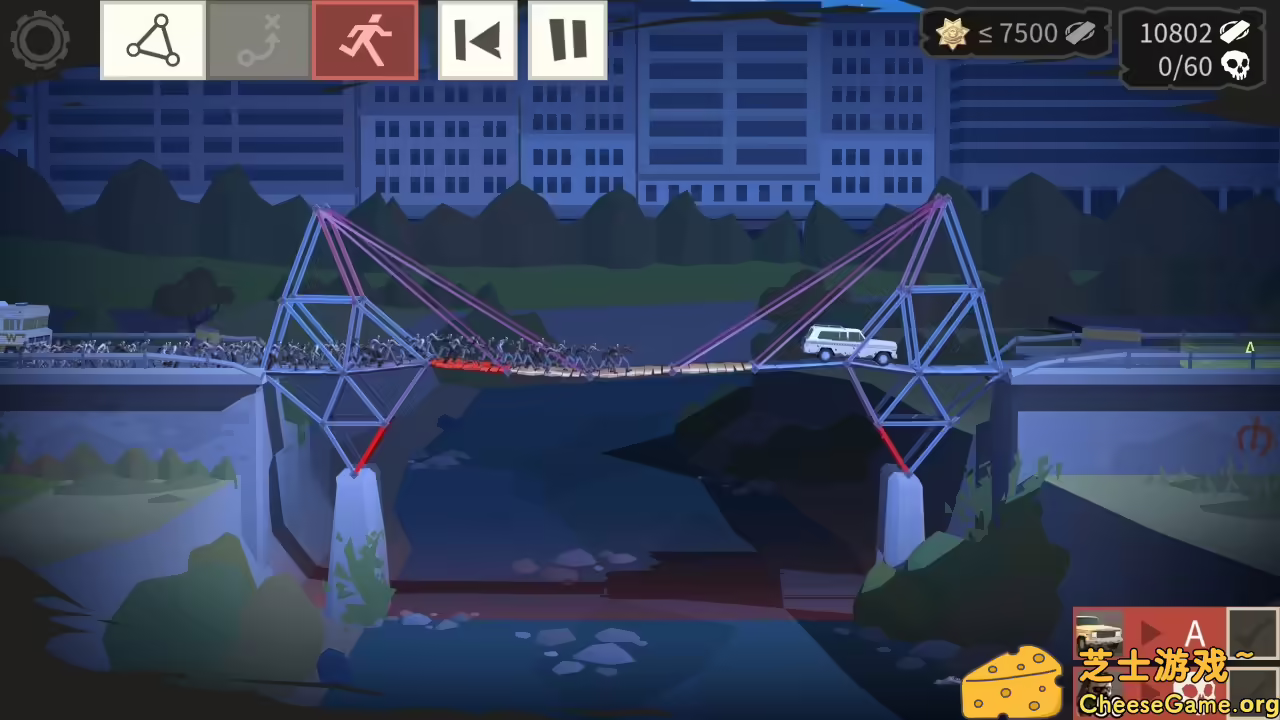Select the highlighted red simulation tab
The height and width of the screenshot is (720, 1280).
pyautogui.click(x=364, y=40)
